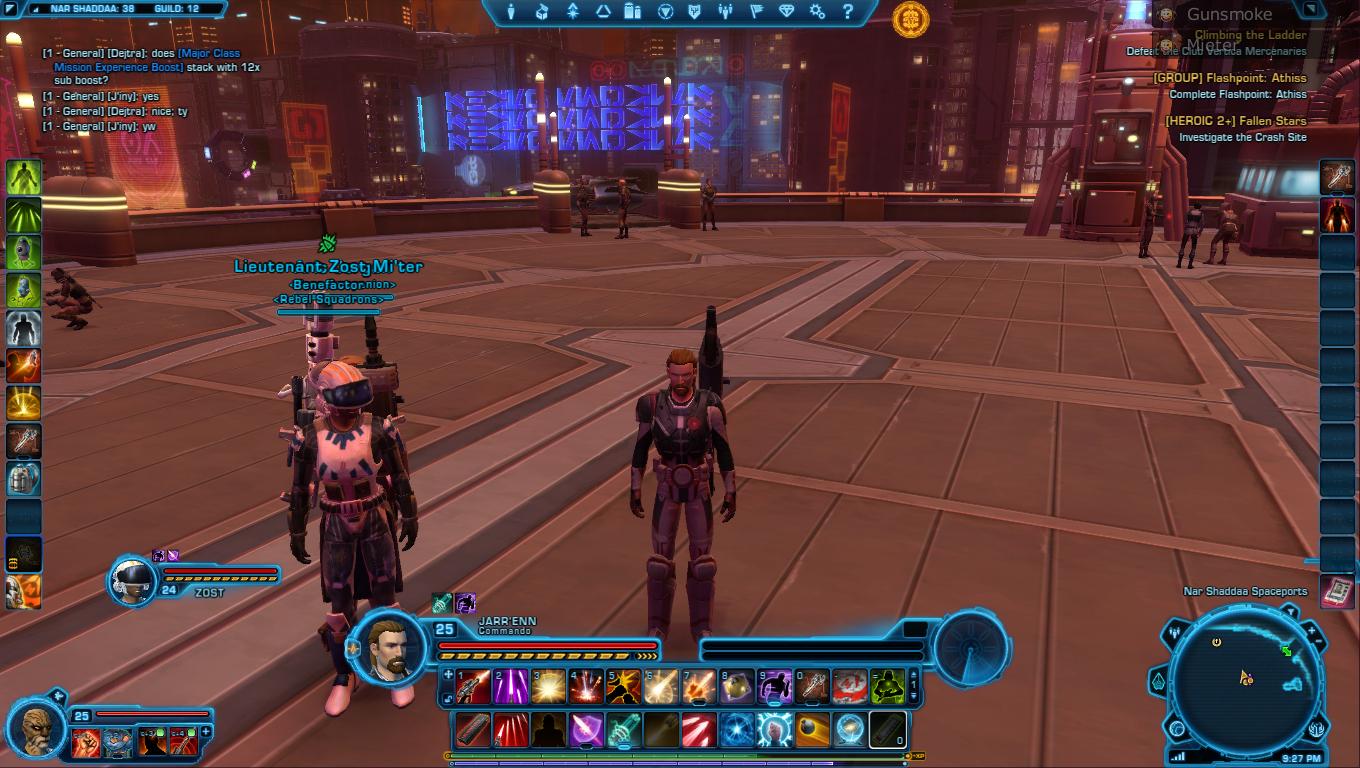Open the character sheet from top menu
Screen dimensions: 1360x768
click(x=511, y=12)
